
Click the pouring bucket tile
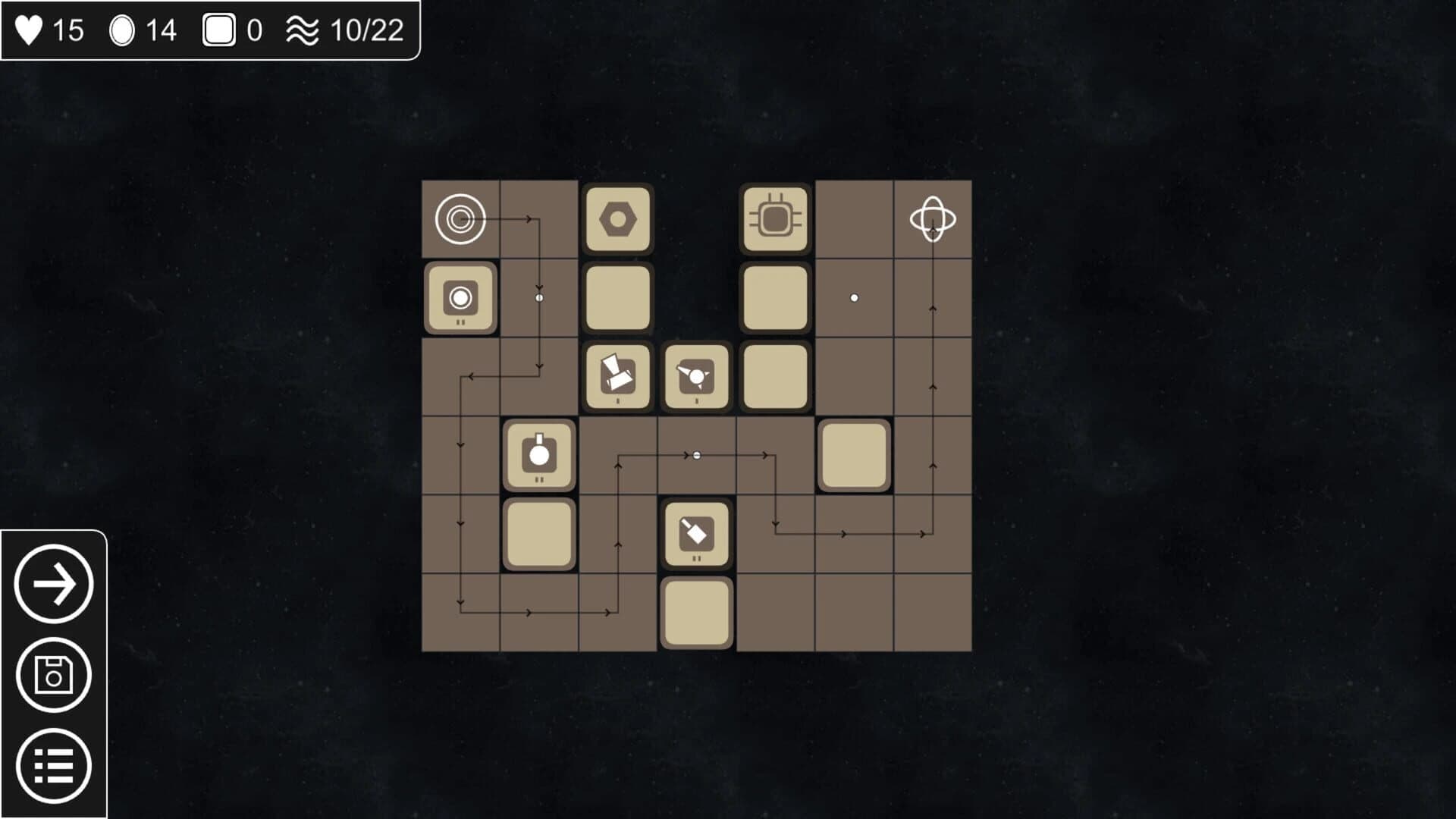pos(618,377)
